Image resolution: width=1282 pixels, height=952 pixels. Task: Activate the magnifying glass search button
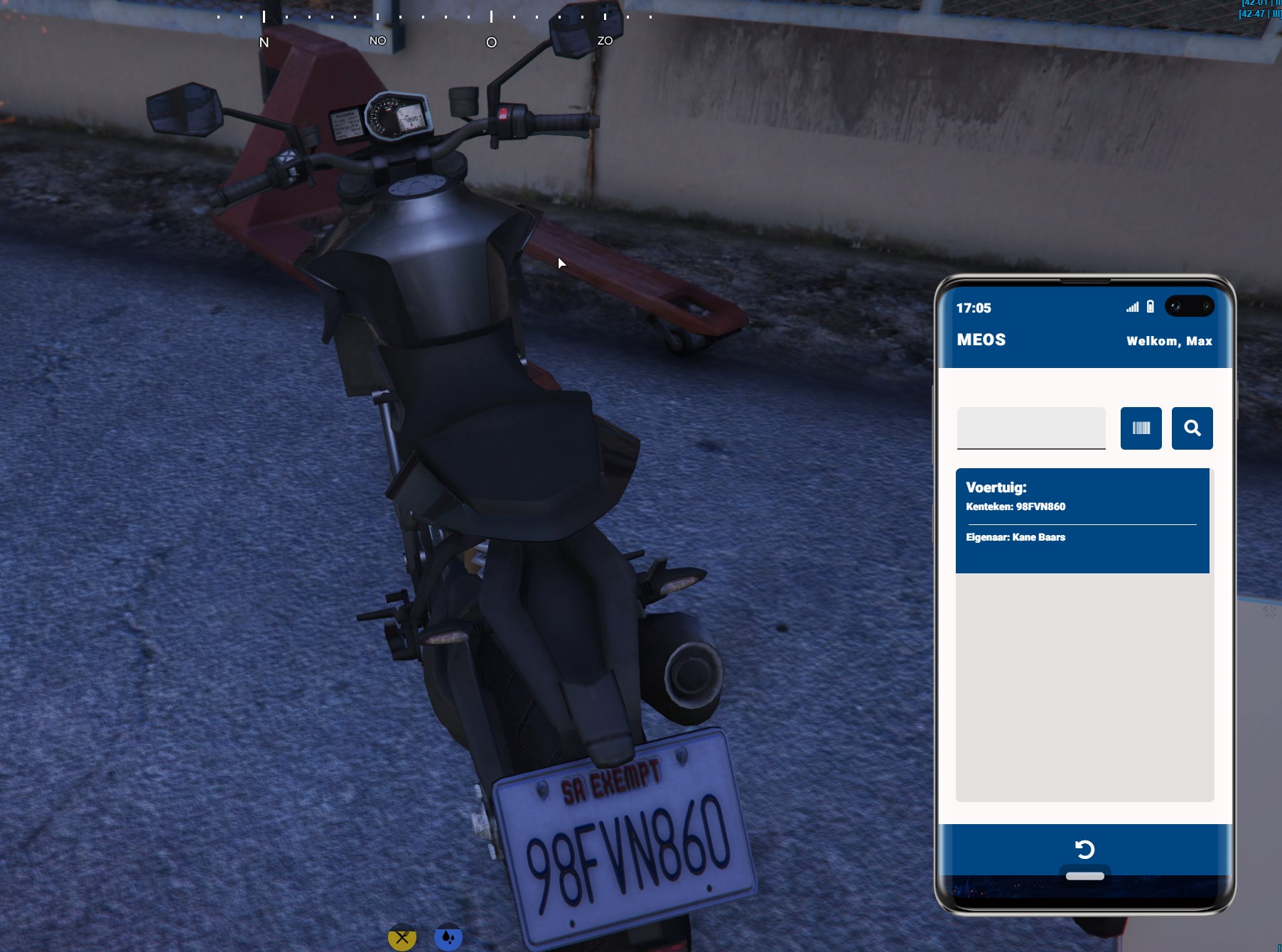pos(1192,428)
